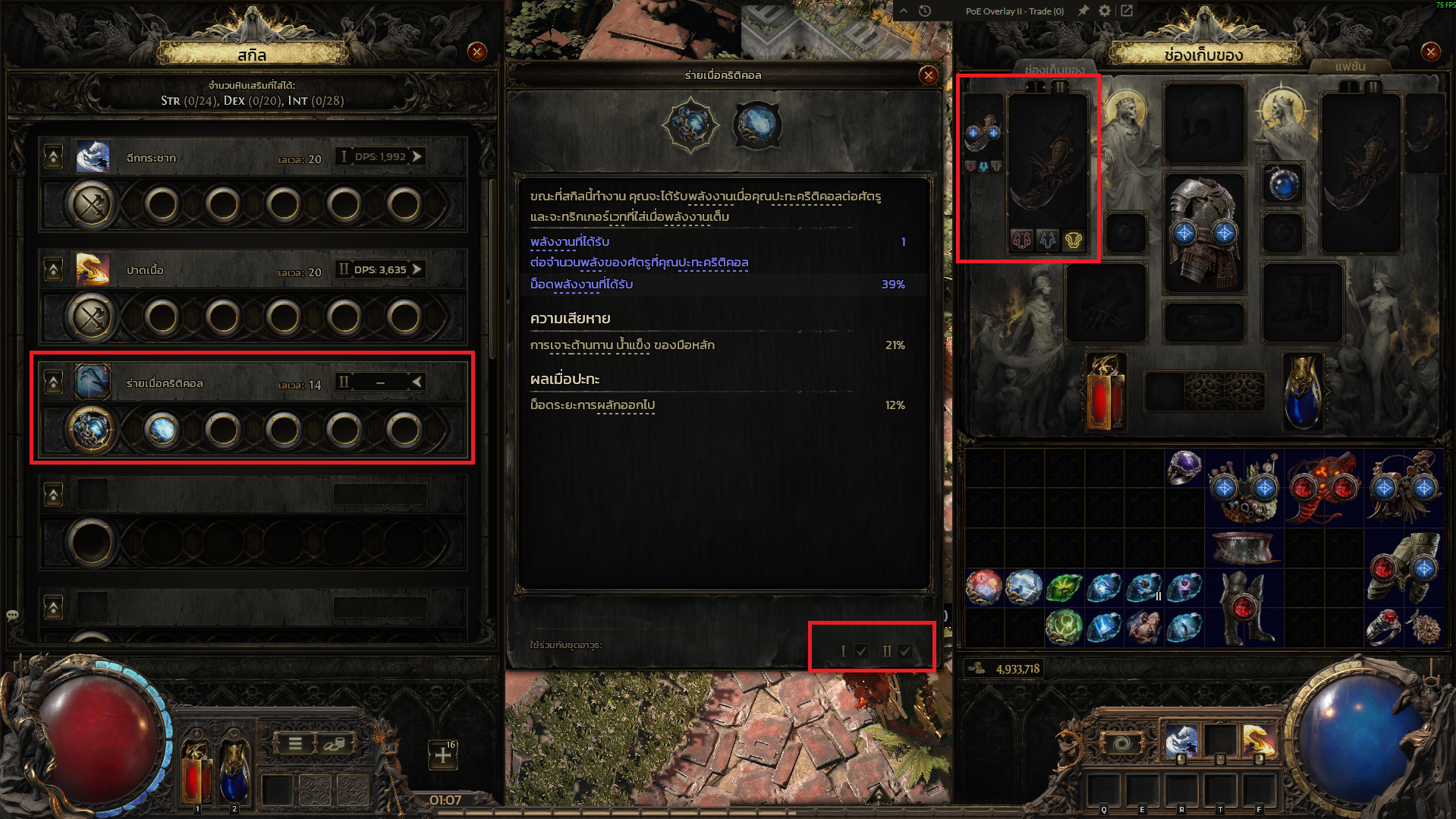Open the three-line game menu button

click(x=295, y=744)
